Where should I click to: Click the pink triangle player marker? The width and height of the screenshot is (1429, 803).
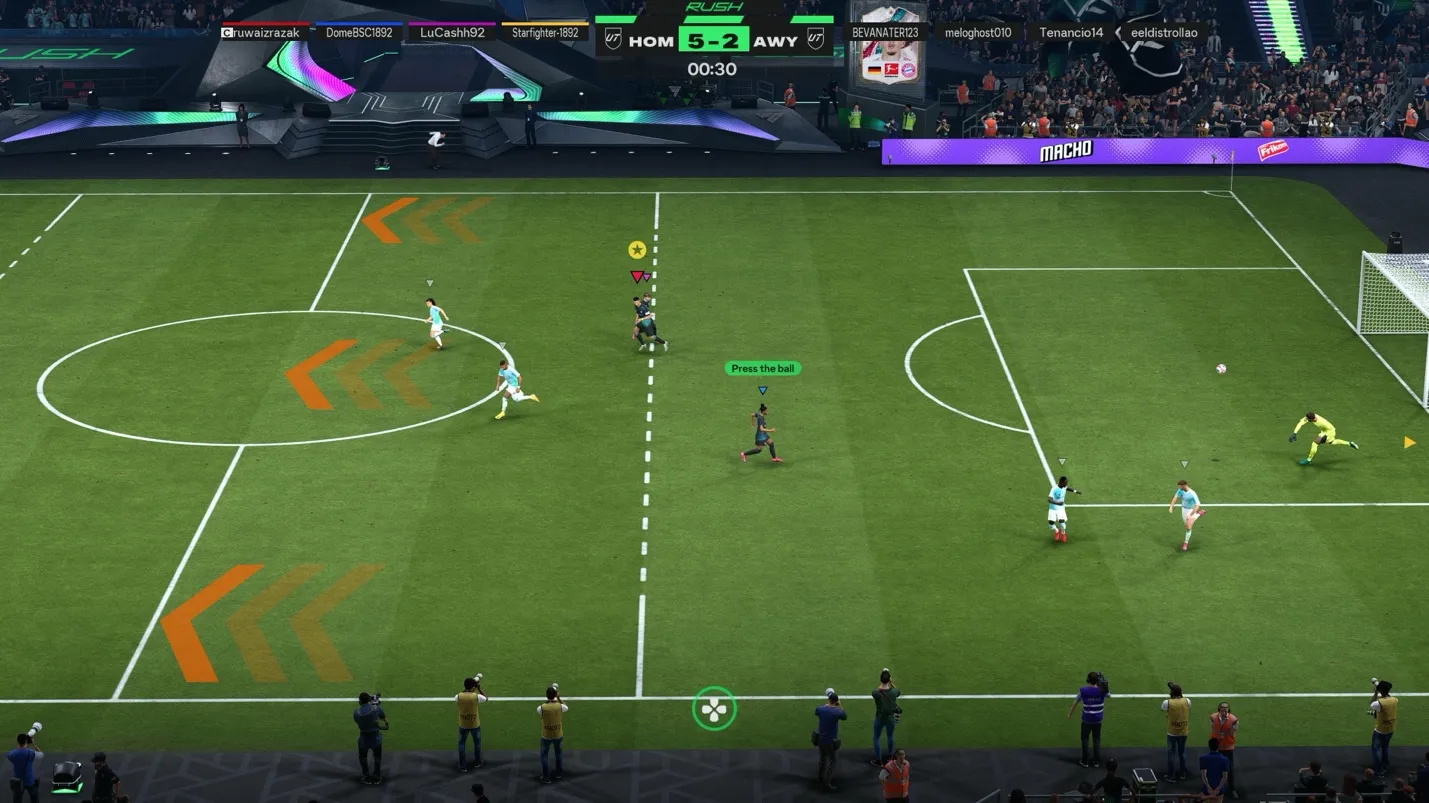(638, 277)
